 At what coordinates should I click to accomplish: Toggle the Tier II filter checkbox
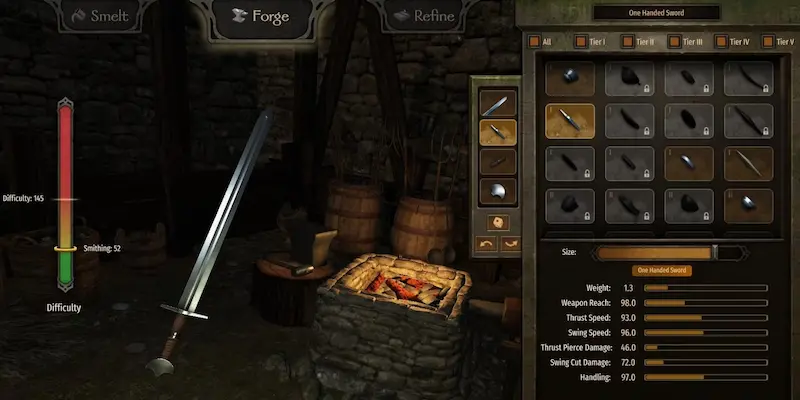(x=627, y=42)
